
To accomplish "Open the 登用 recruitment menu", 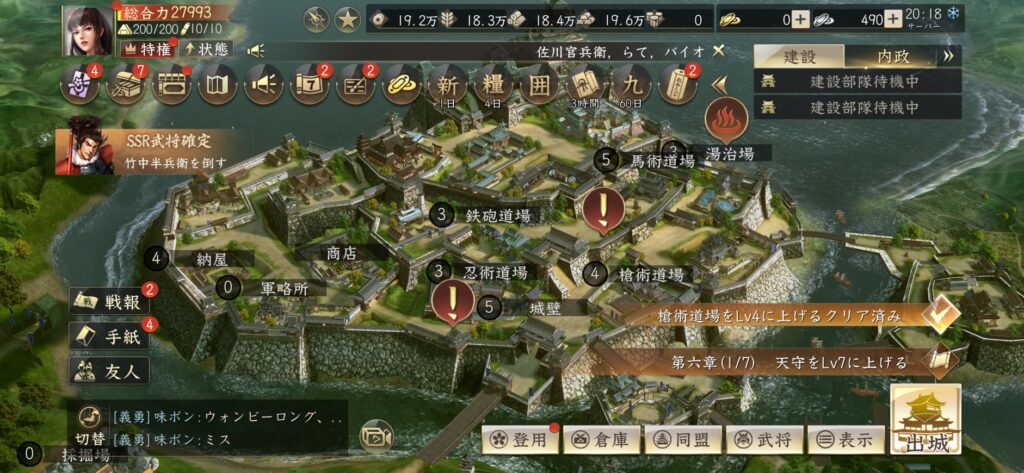I will (x=518, y=438).
